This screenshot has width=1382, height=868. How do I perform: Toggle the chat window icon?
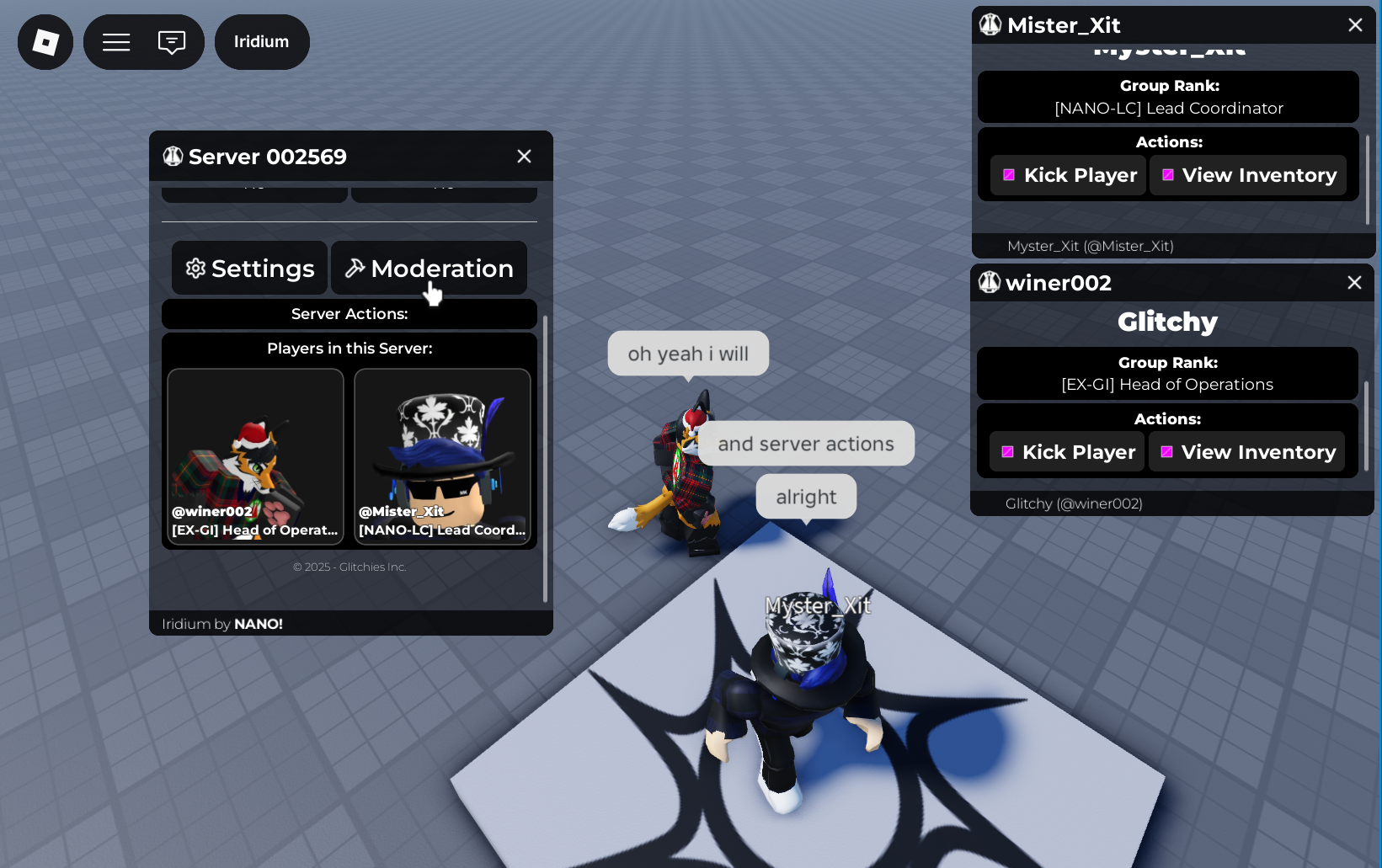[x=172, y=42]
